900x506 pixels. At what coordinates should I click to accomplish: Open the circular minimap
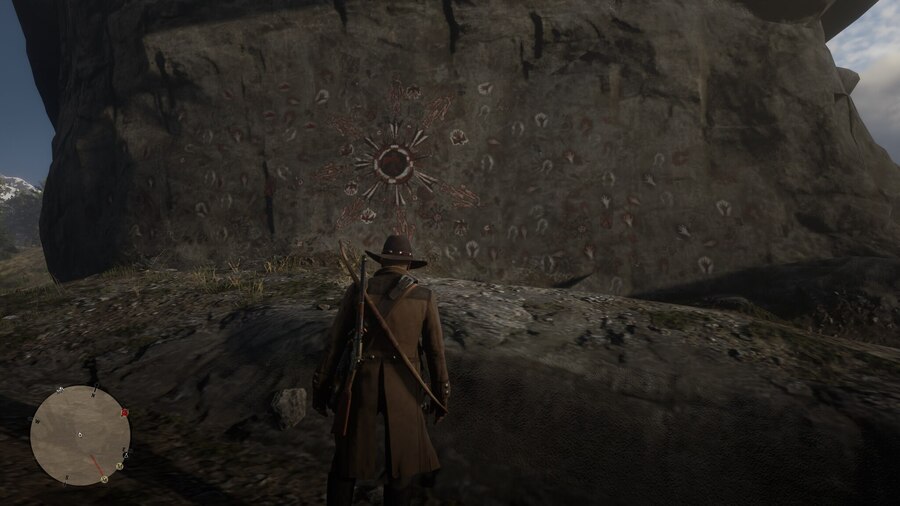[80, 435]
